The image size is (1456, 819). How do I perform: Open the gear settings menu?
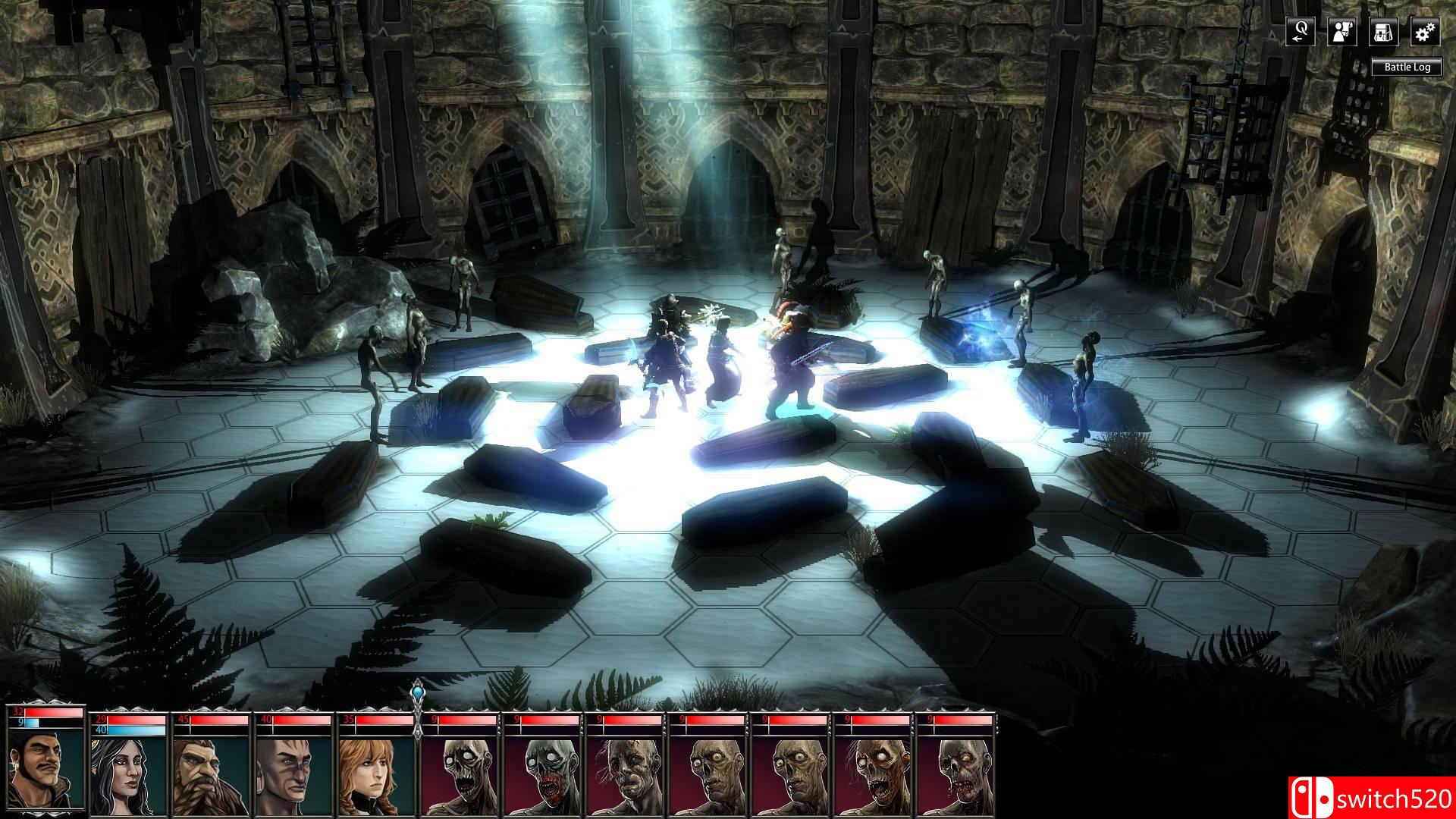click(1425, 31)
